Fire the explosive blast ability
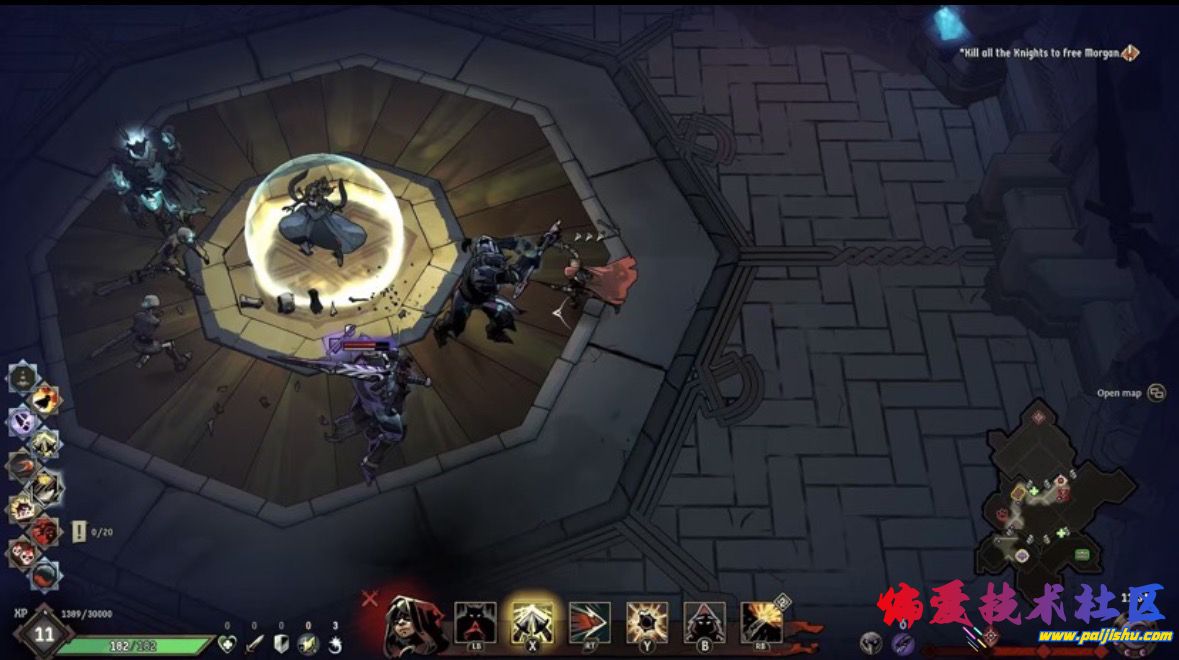This screenshot has width=1179, height=660. (x=761, y=622)
